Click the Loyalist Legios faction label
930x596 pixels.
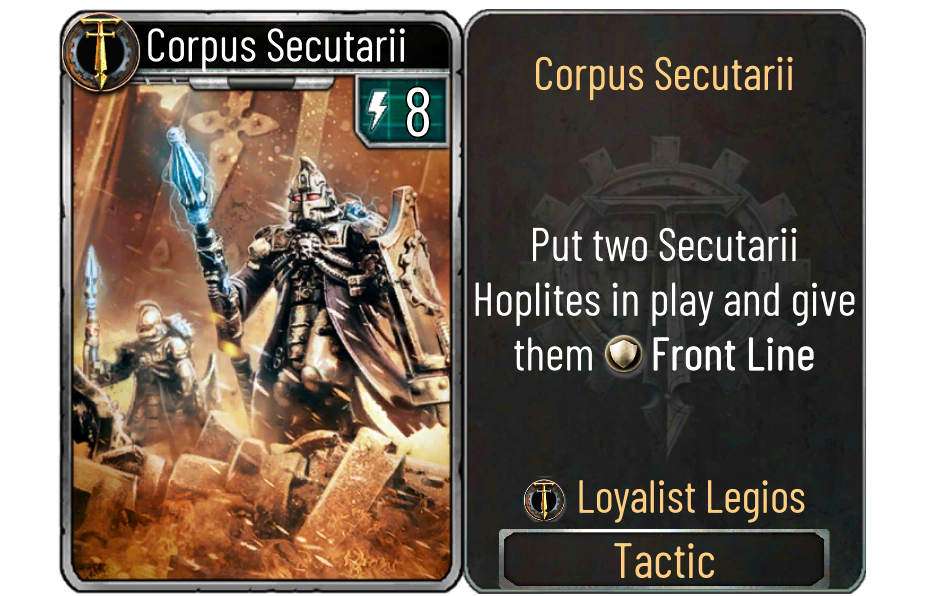point(690,498)
